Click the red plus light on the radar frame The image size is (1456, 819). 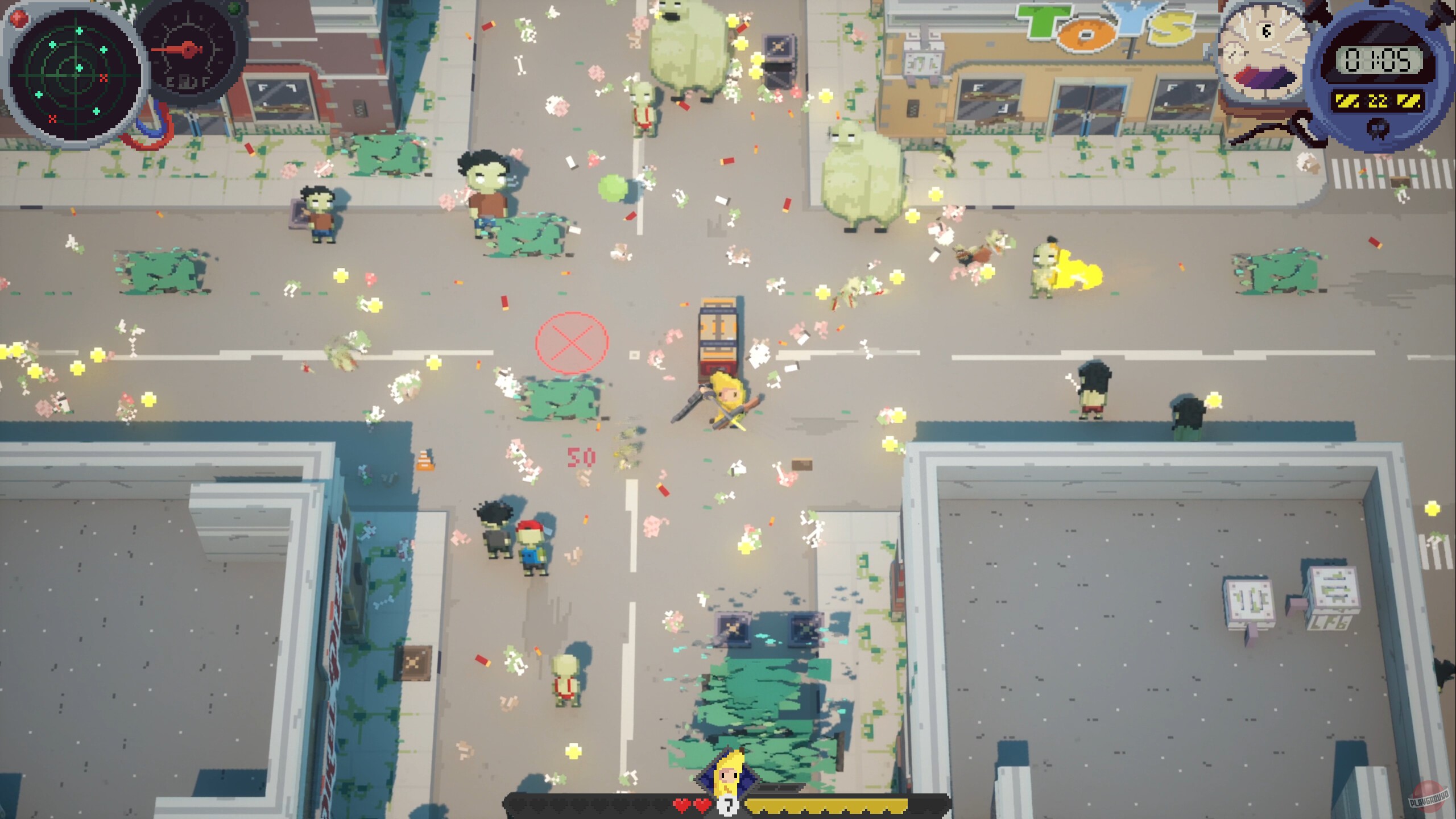click(18, 18)
